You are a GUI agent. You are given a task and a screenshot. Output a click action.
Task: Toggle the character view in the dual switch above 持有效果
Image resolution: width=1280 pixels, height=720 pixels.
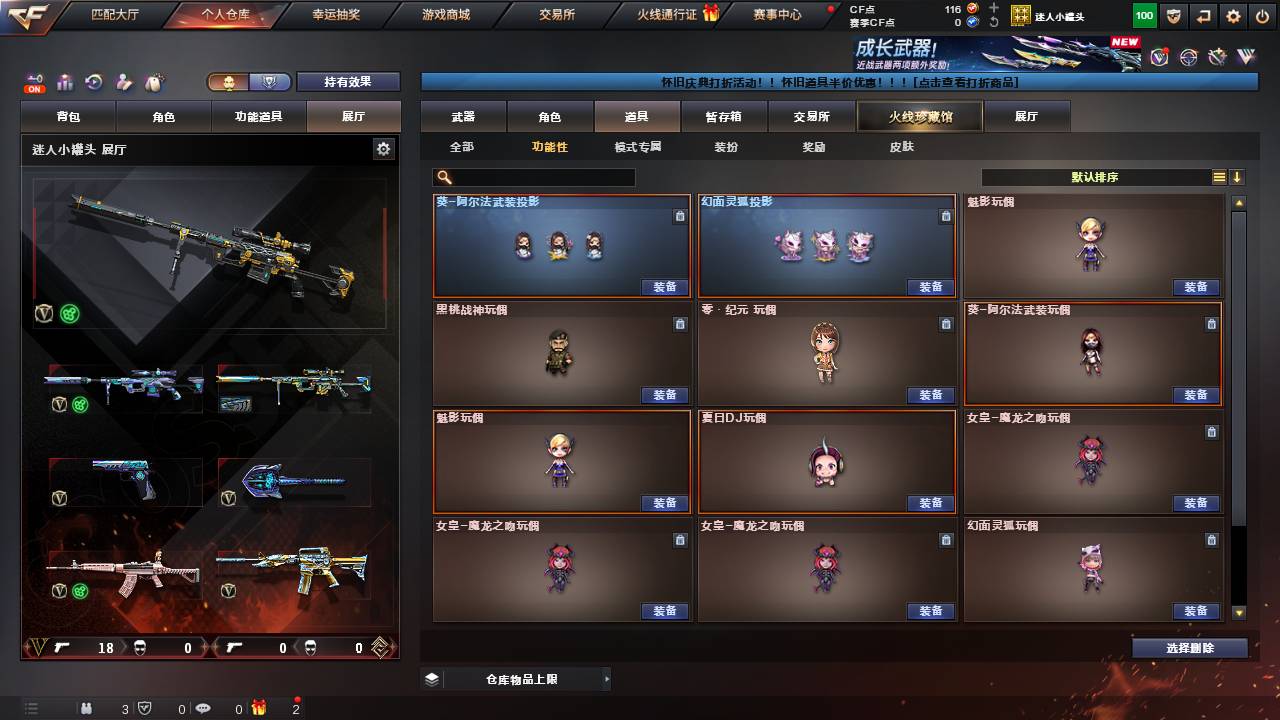(x=229, y=81)
